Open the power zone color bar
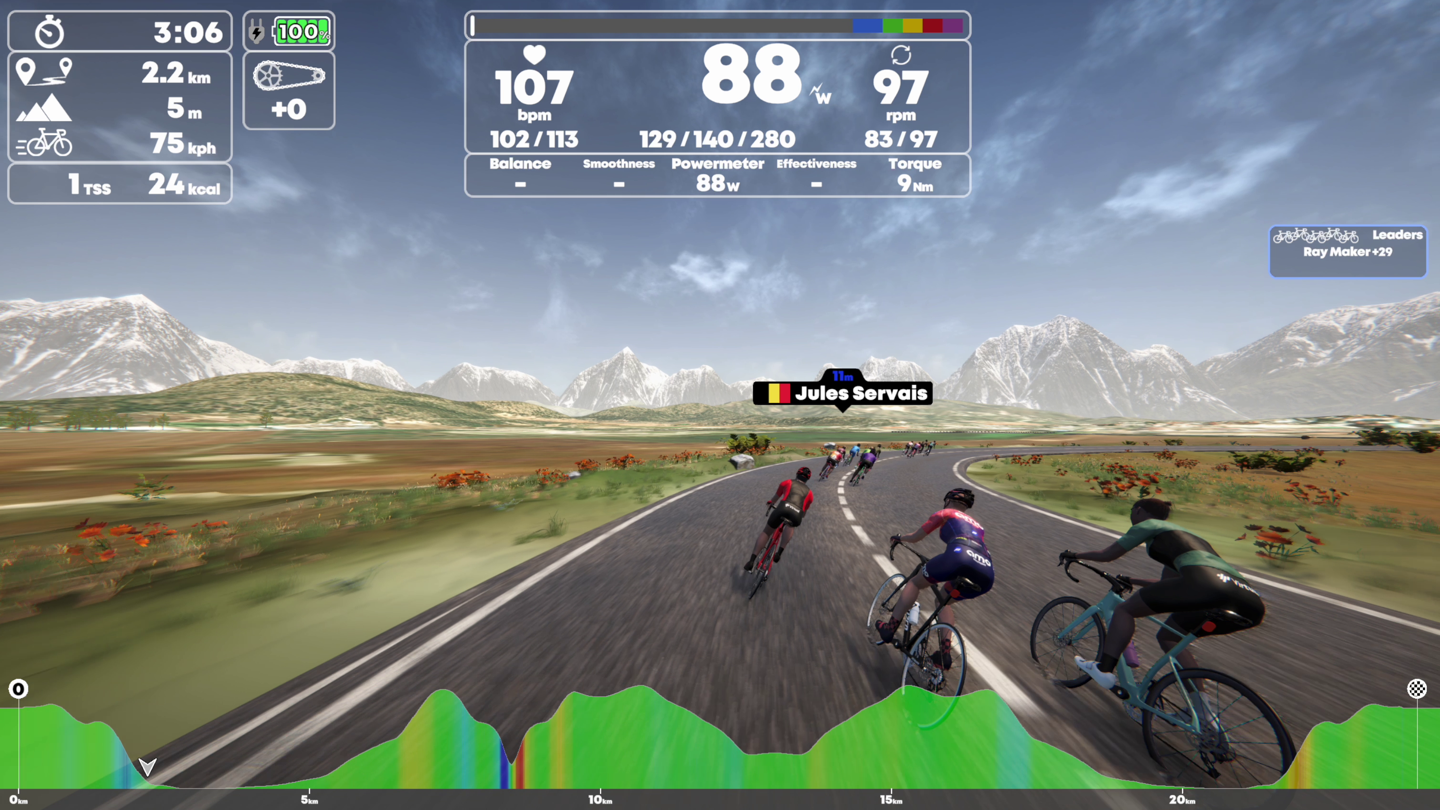Image resolution: width=1440 pixels, height=810 pixels. [x=717, y=26]
